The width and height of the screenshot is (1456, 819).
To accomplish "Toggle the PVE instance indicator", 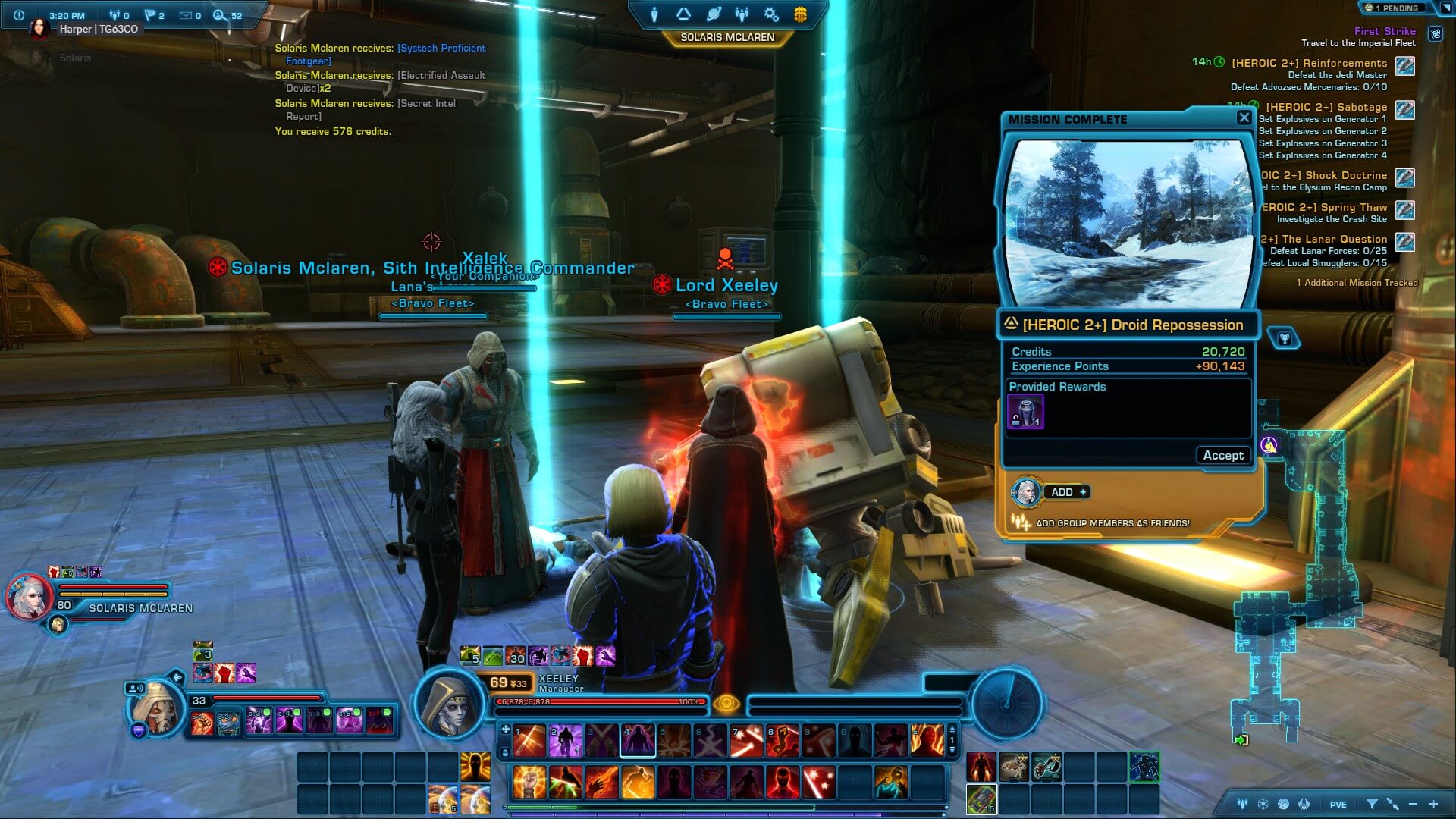I will (x=1338, y=805).
